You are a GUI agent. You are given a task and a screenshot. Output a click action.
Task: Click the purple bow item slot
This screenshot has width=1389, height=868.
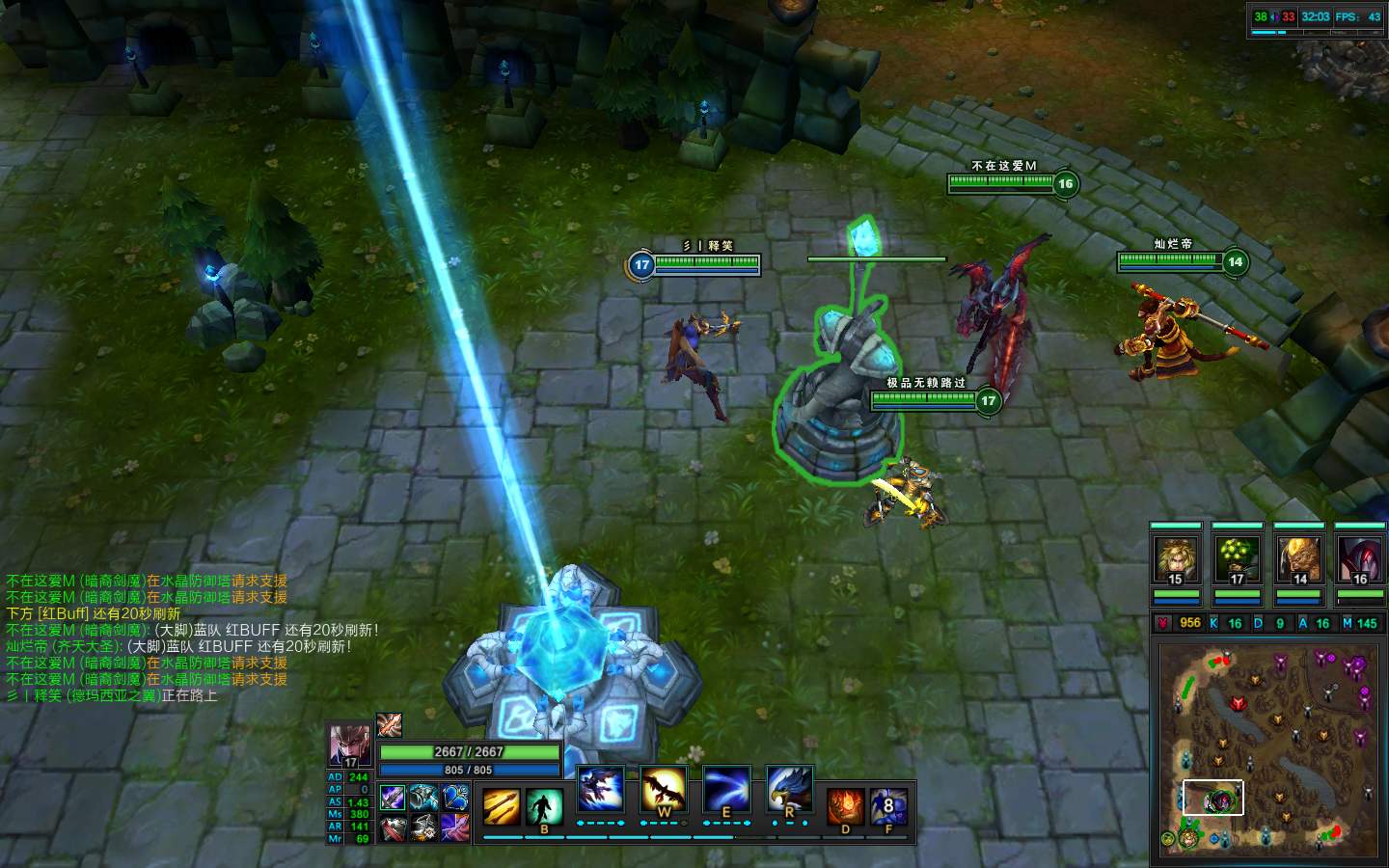[454, 827]
